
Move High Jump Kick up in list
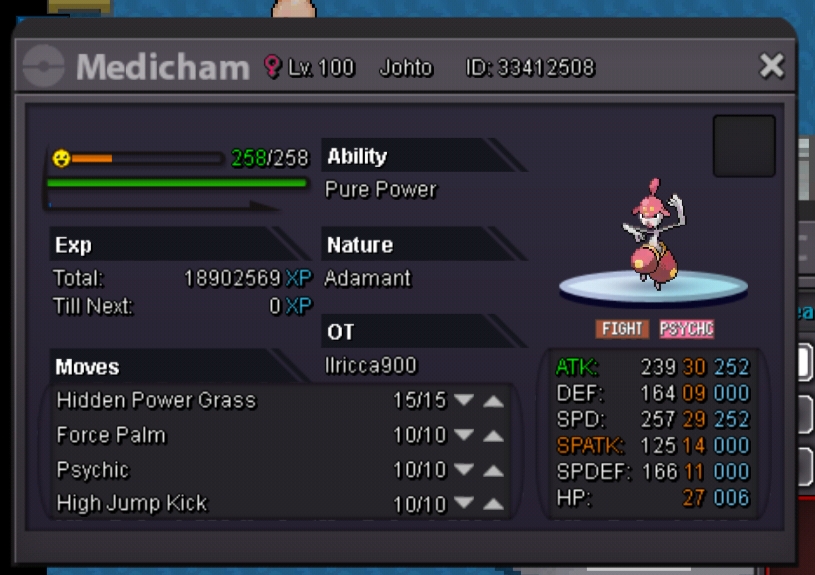tap(493, 505)
